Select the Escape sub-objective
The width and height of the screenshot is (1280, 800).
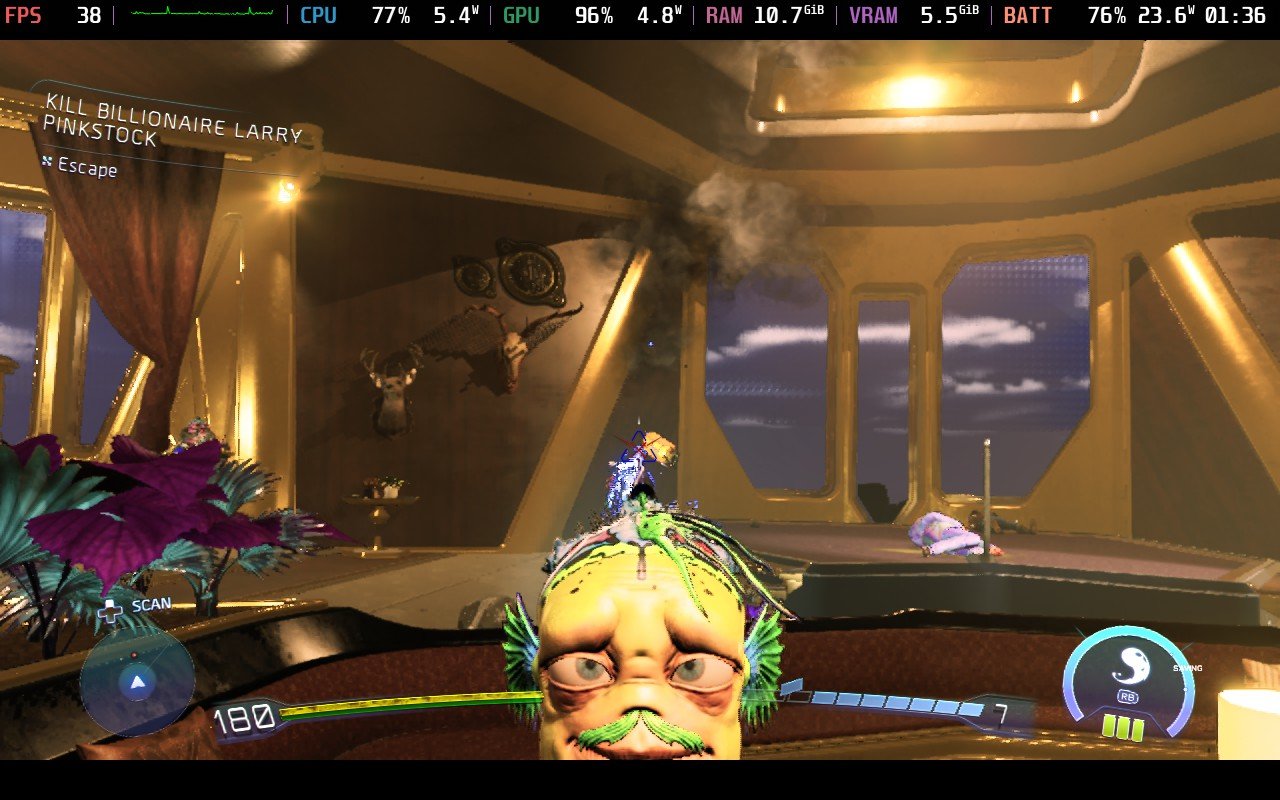click(87, 168)
